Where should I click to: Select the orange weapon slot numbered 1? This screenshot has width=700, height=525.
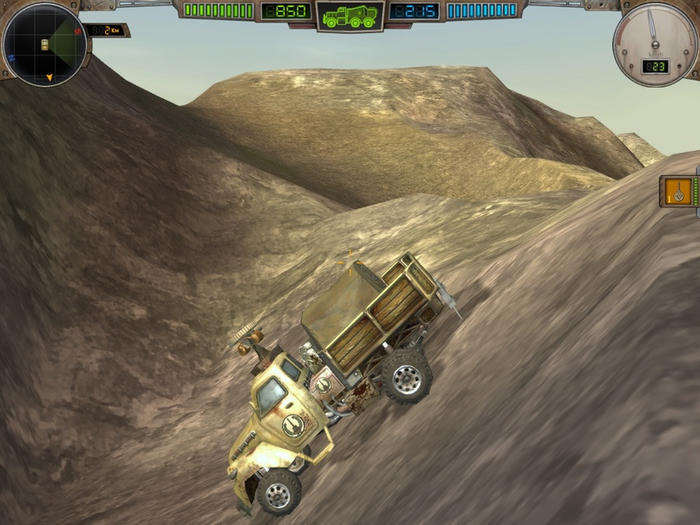pos(681,190)
